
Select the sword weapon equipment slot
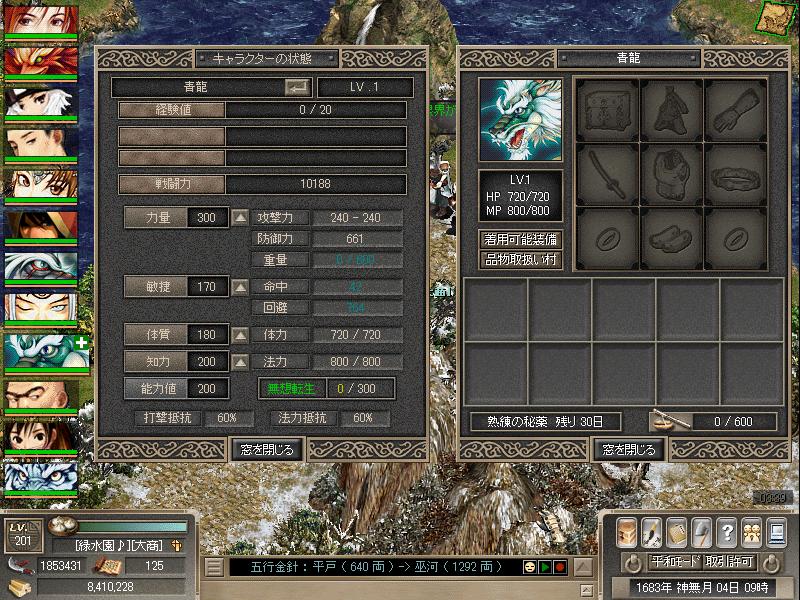(x=606, y=176)
